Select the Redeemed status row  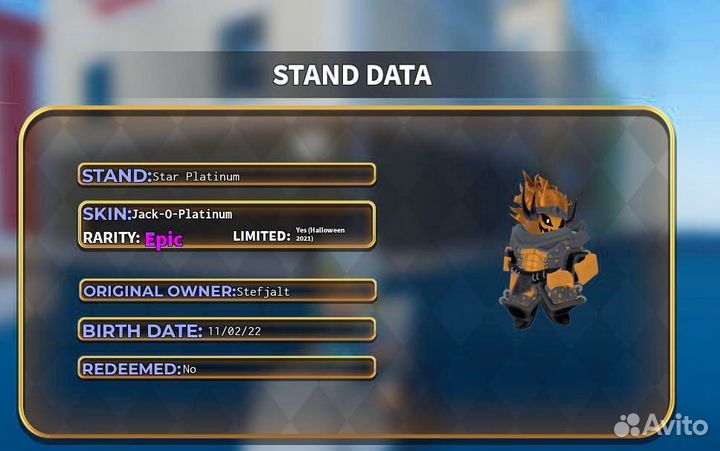pyautogui.click(x=227, y=368)
